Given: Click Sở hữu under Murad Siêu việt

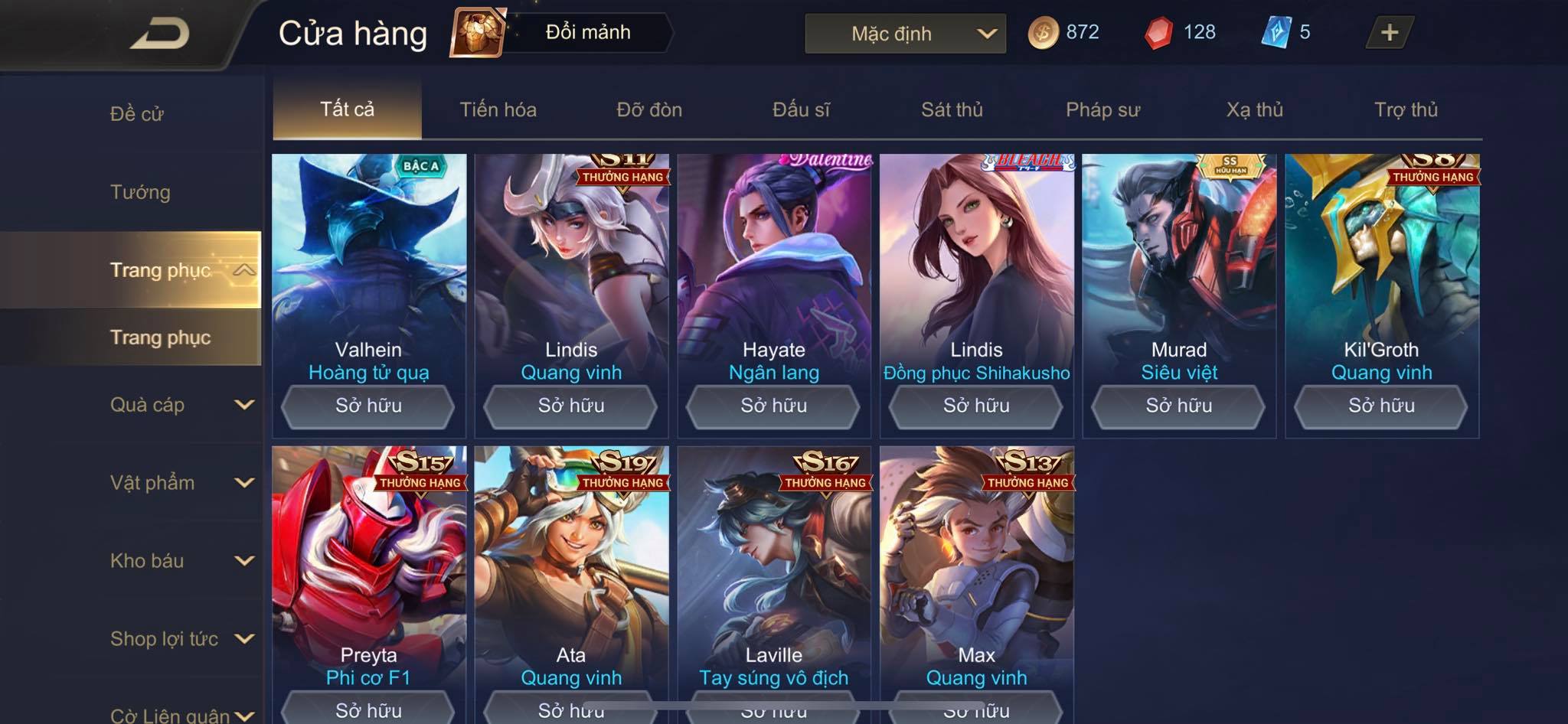Looking at the screenshot, I should pos(1178,406).
